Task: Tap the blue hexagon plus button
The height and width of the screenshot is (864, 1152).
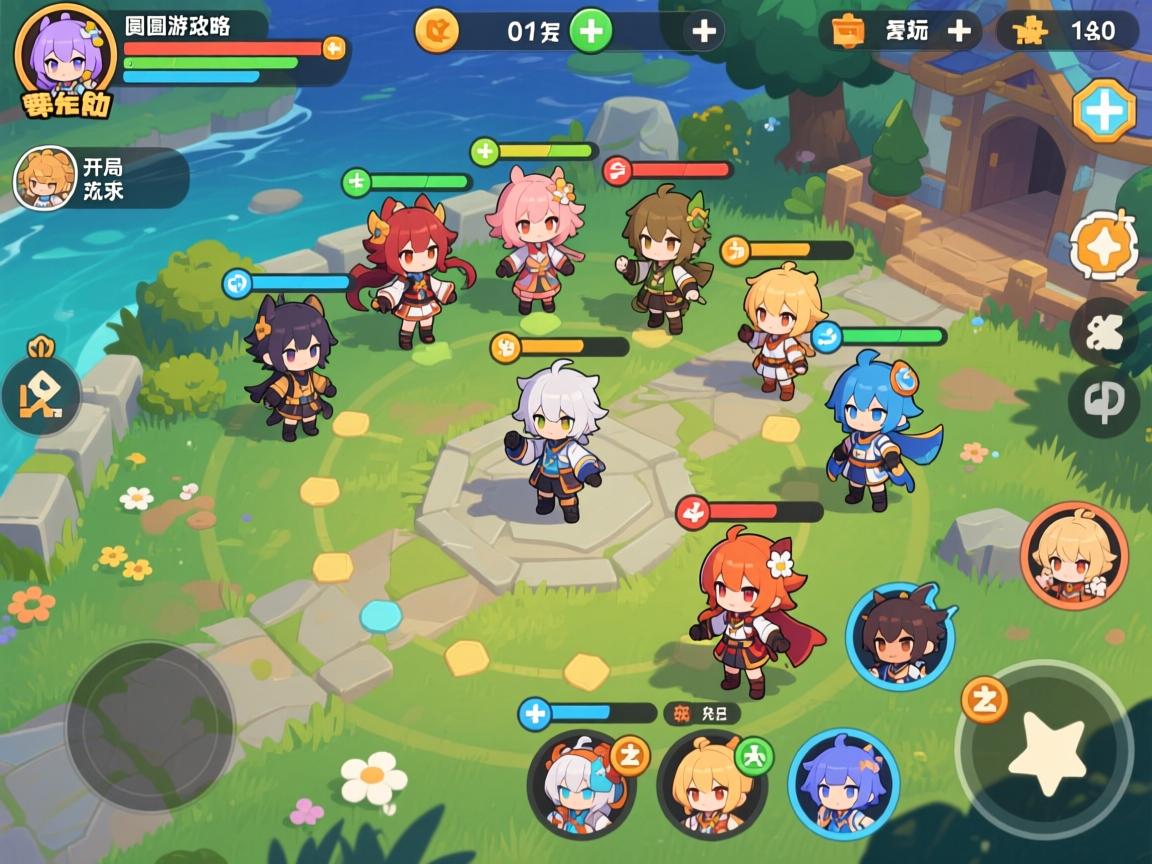Action: [1104, 110]
